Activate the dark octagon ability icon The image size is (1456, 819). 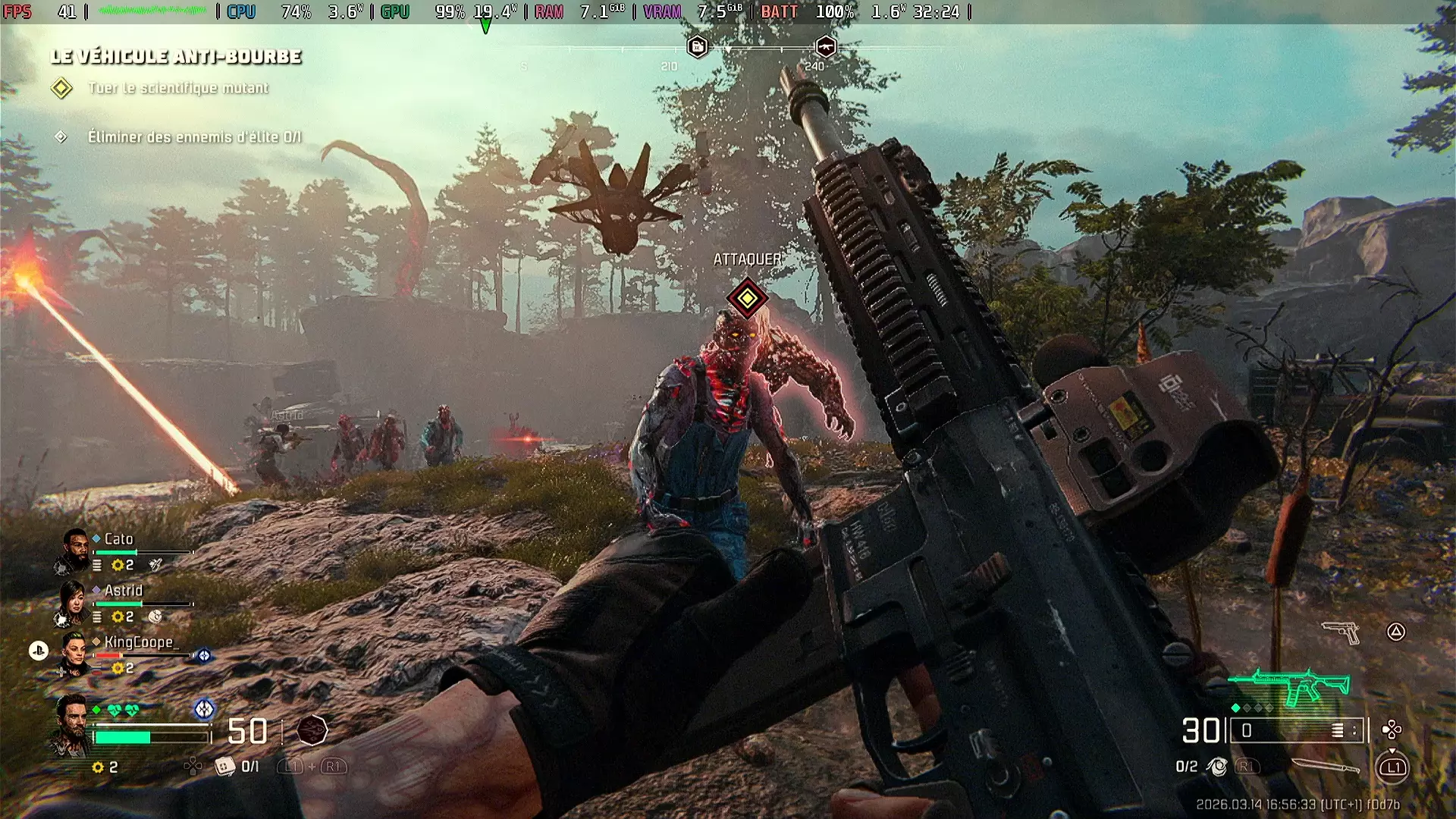pos(312,730)
